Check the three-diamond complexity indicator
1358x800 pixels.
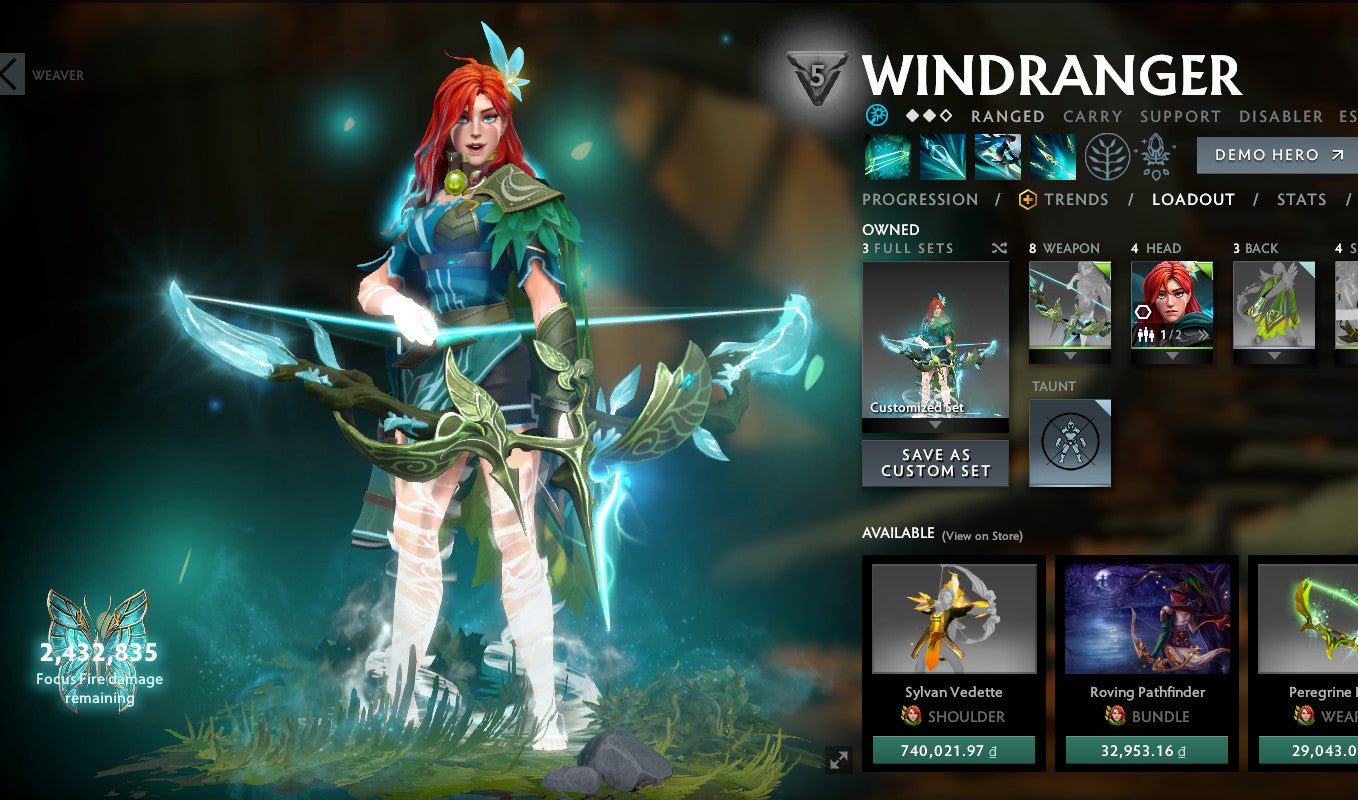[927, 115]
